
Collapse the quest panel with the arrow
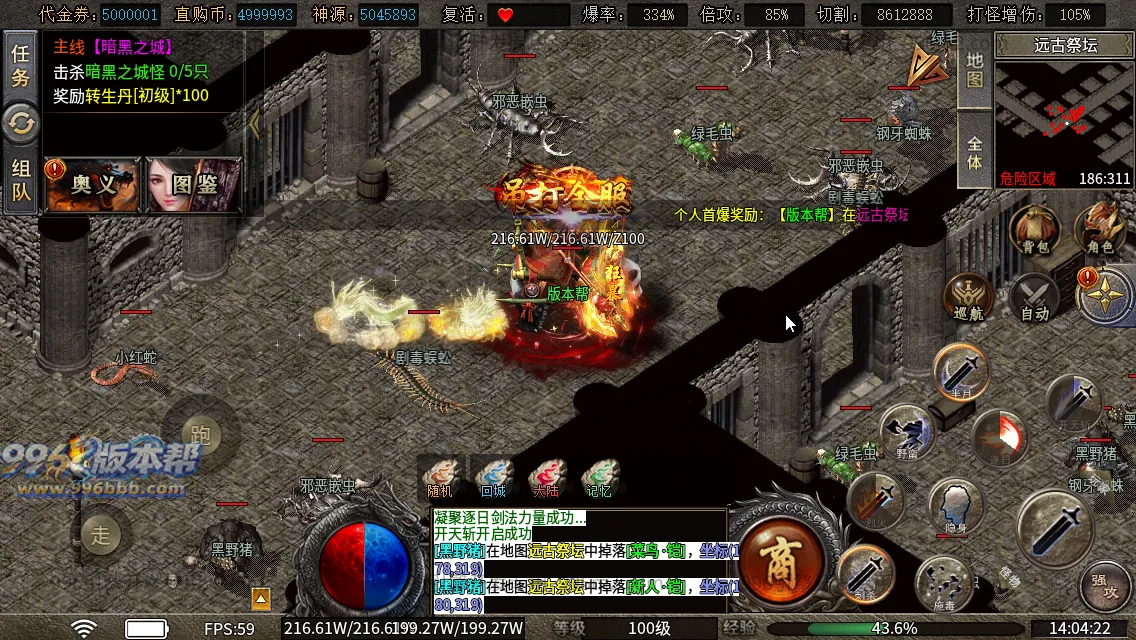click(x=254, y=124)
